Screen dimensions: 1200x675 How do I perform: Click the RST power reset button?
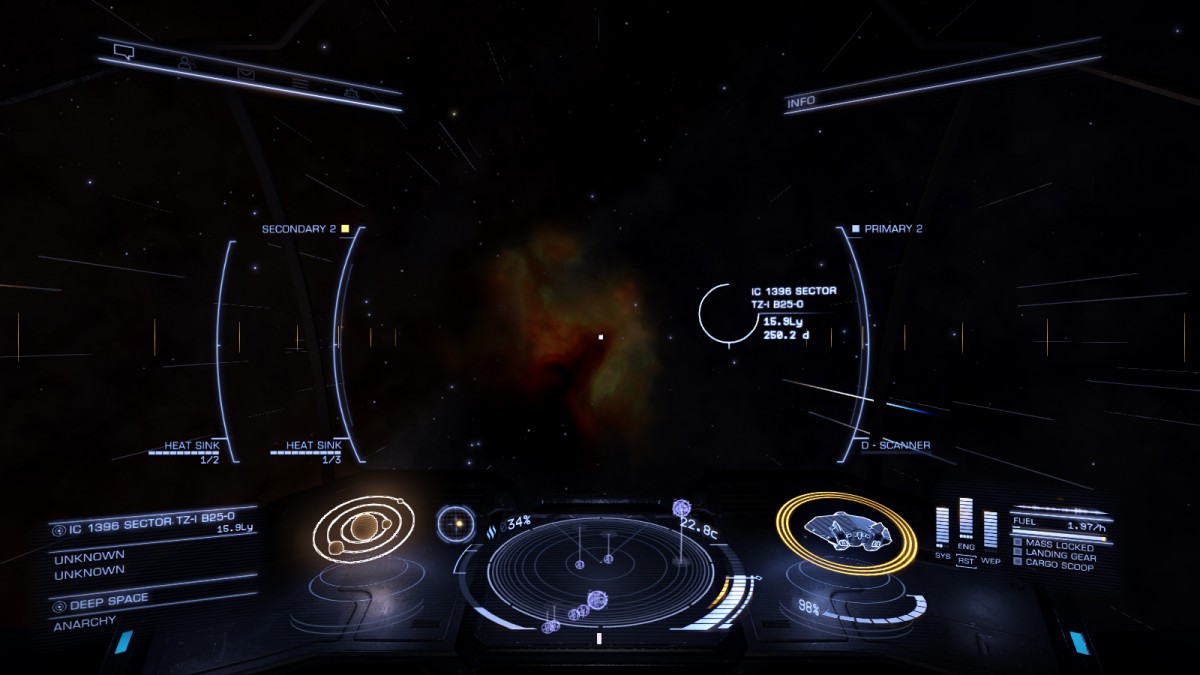(x=966, y=562)
